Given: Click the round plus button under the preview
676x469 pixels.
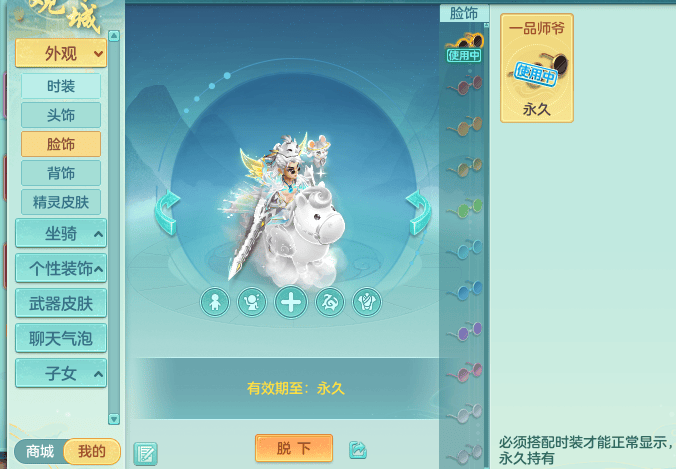Looking at the screenshot, I should coord(291,302).
